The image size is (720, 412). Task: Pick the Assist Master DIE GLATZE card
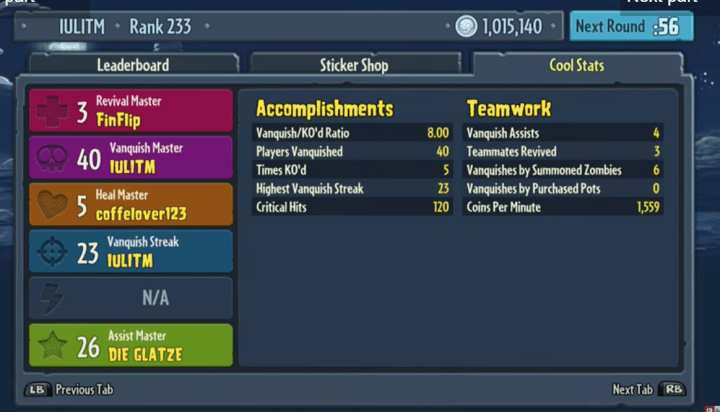click(x=131, y=345)
